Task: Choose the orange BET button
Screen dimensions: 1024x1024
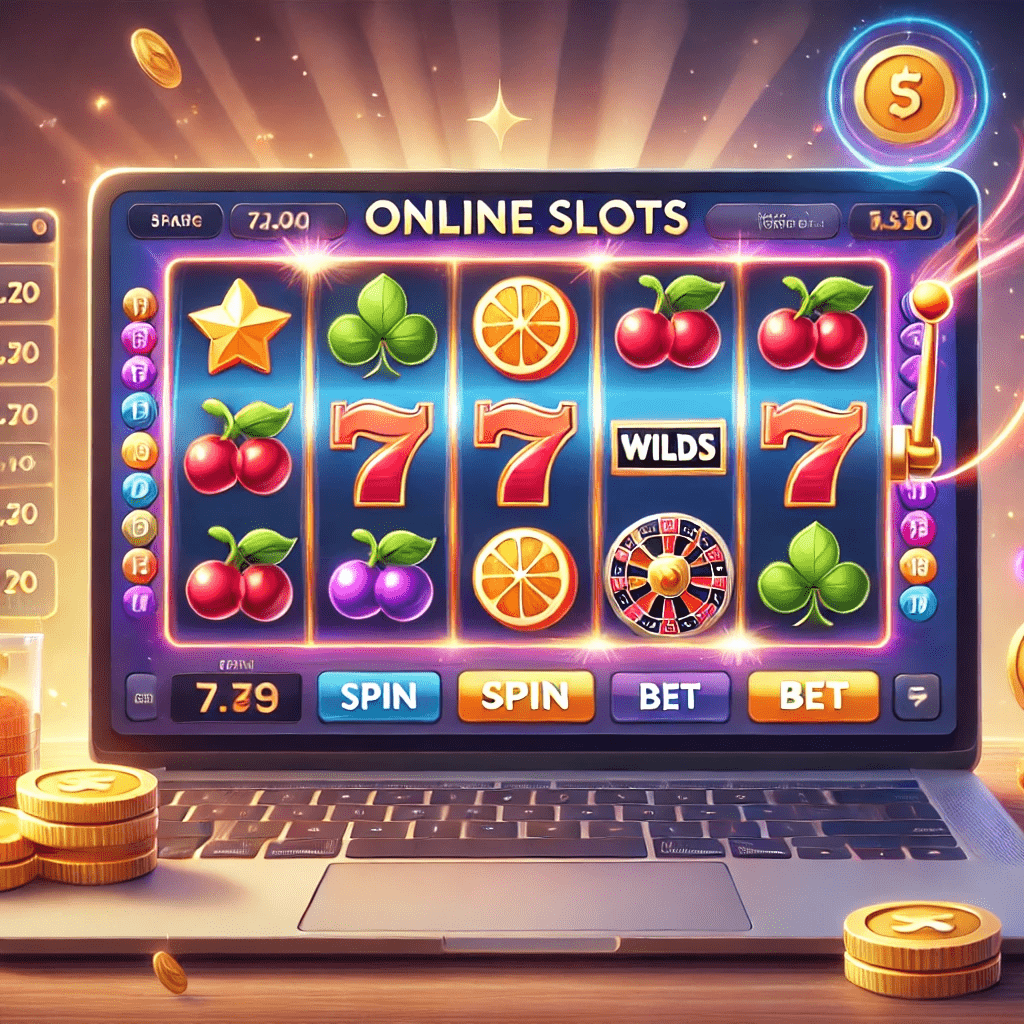Action: coord(813,696)
